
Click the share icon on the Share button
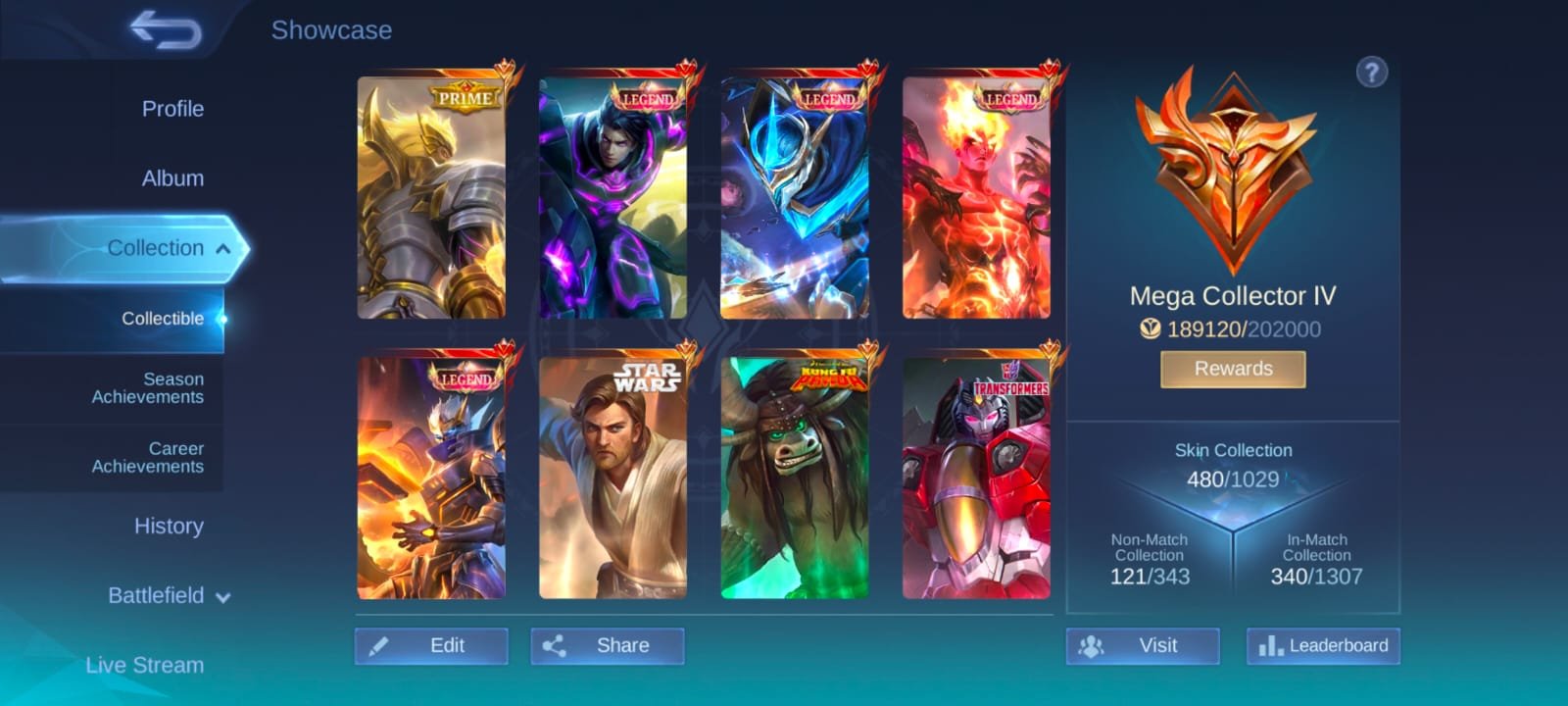tap(560, 646)
